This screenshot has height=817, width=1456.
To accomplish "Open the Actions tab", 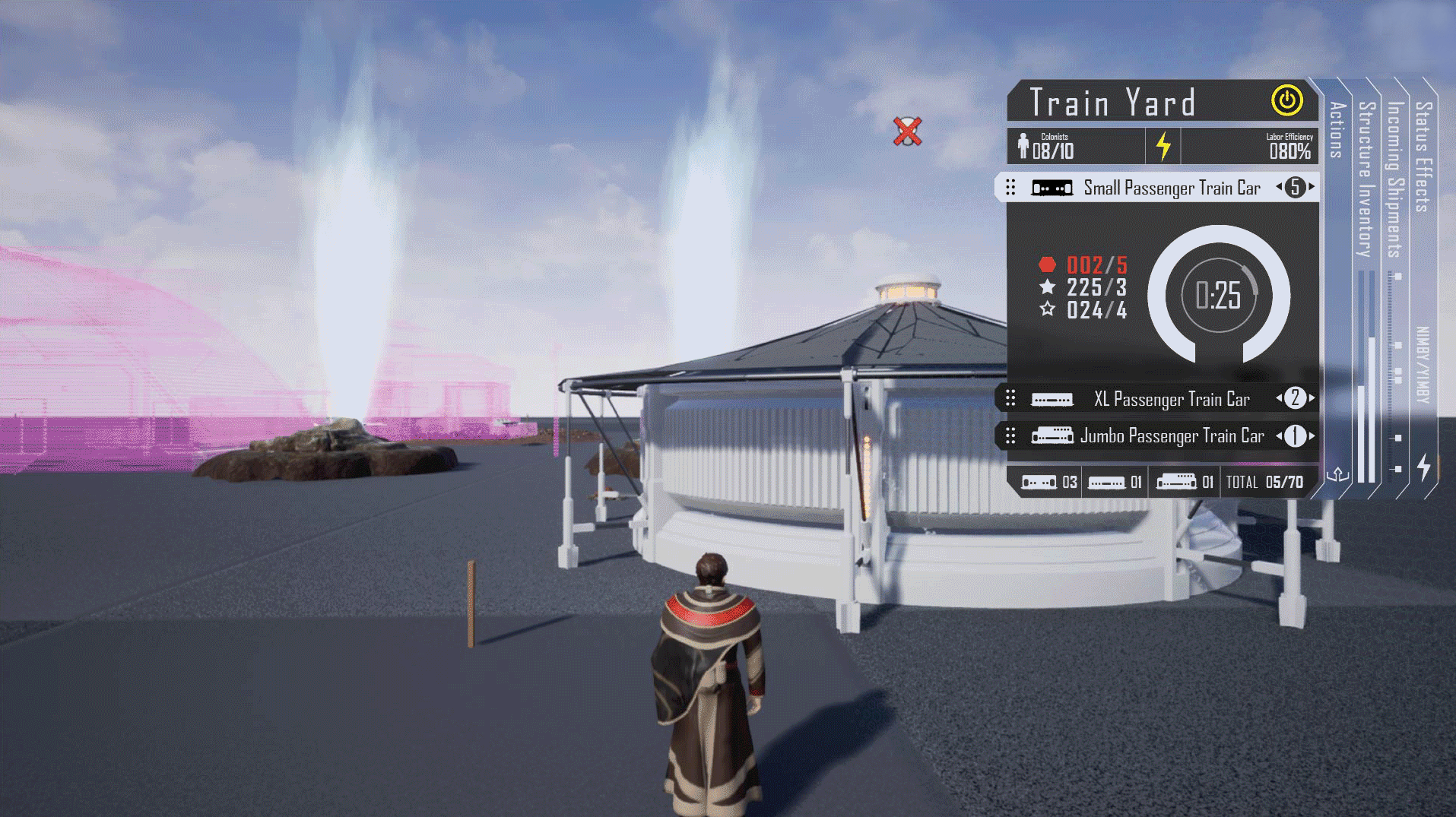I will point(1337,130).
